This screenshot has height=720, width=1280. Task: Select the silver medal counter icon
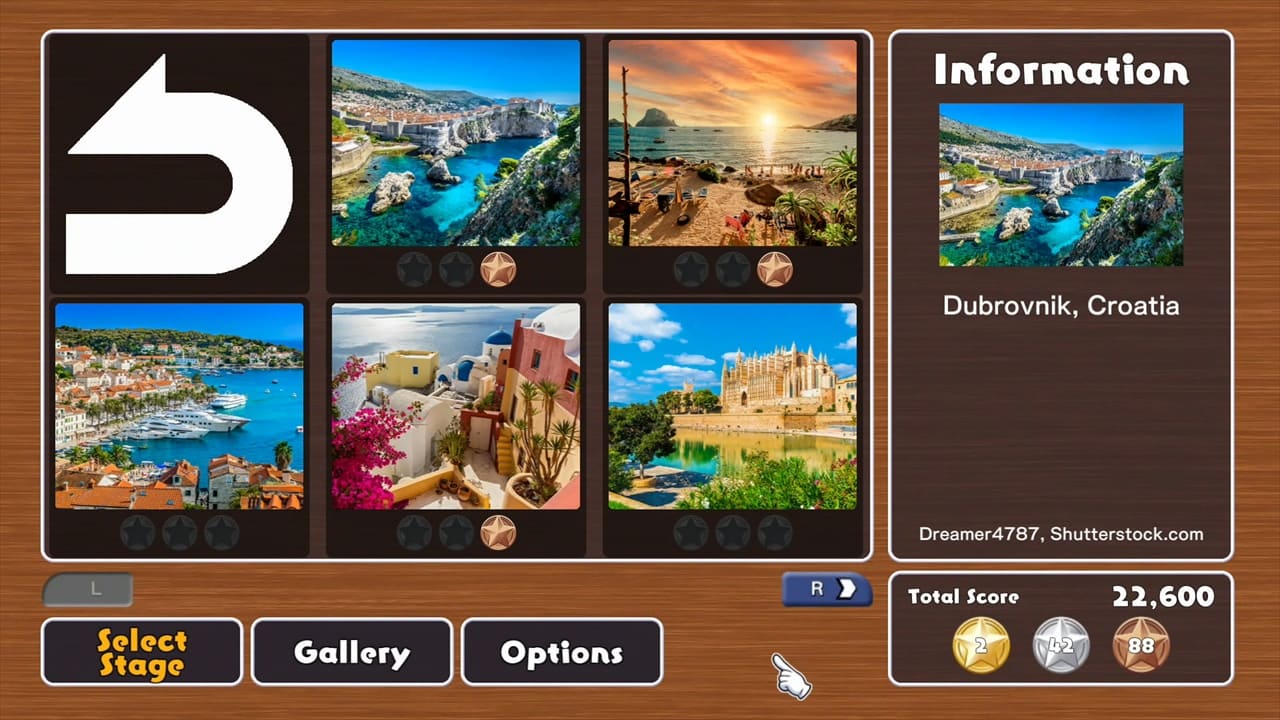[x=1060, y=646]
